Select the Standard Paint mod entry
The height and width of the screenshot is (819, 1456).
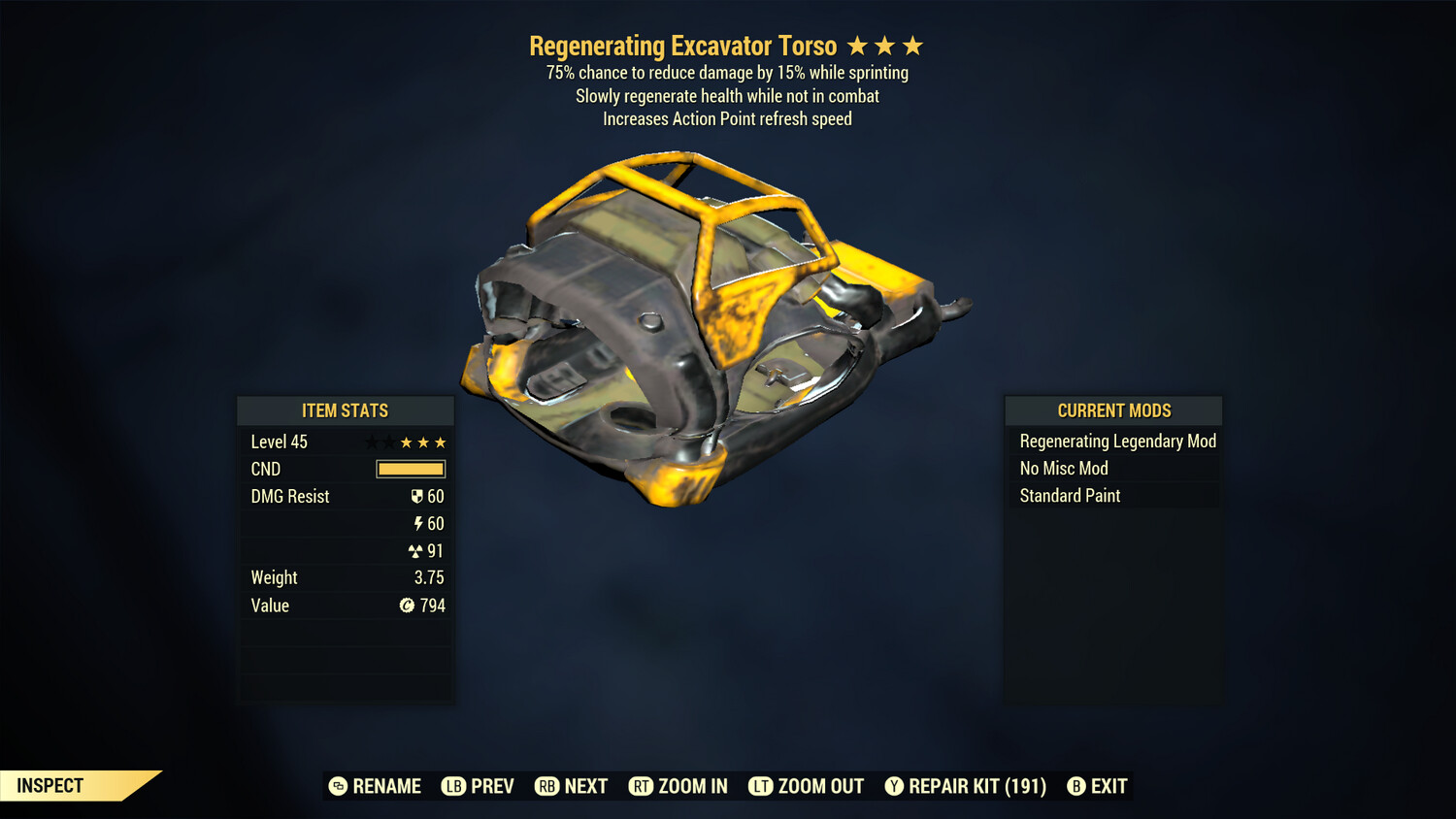click(x=1069, y=496)
